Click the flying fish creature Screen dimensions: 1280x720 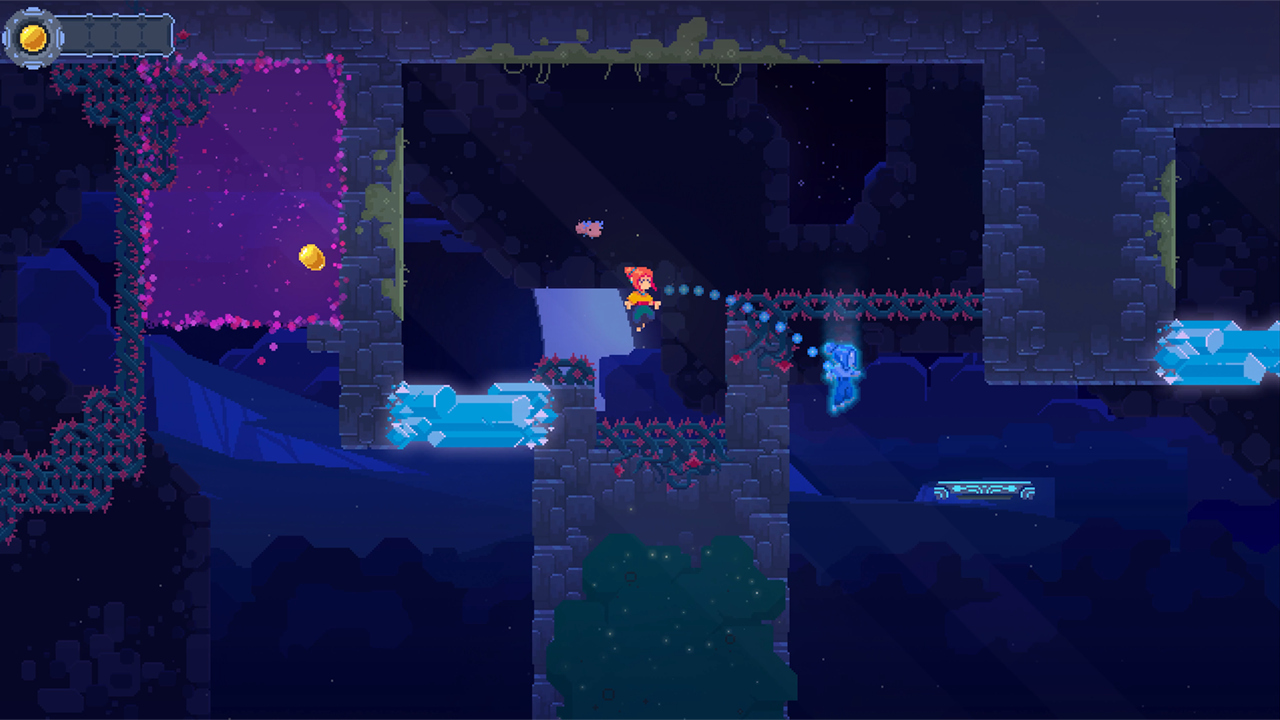pyautogui.click(x=589, y=227)
